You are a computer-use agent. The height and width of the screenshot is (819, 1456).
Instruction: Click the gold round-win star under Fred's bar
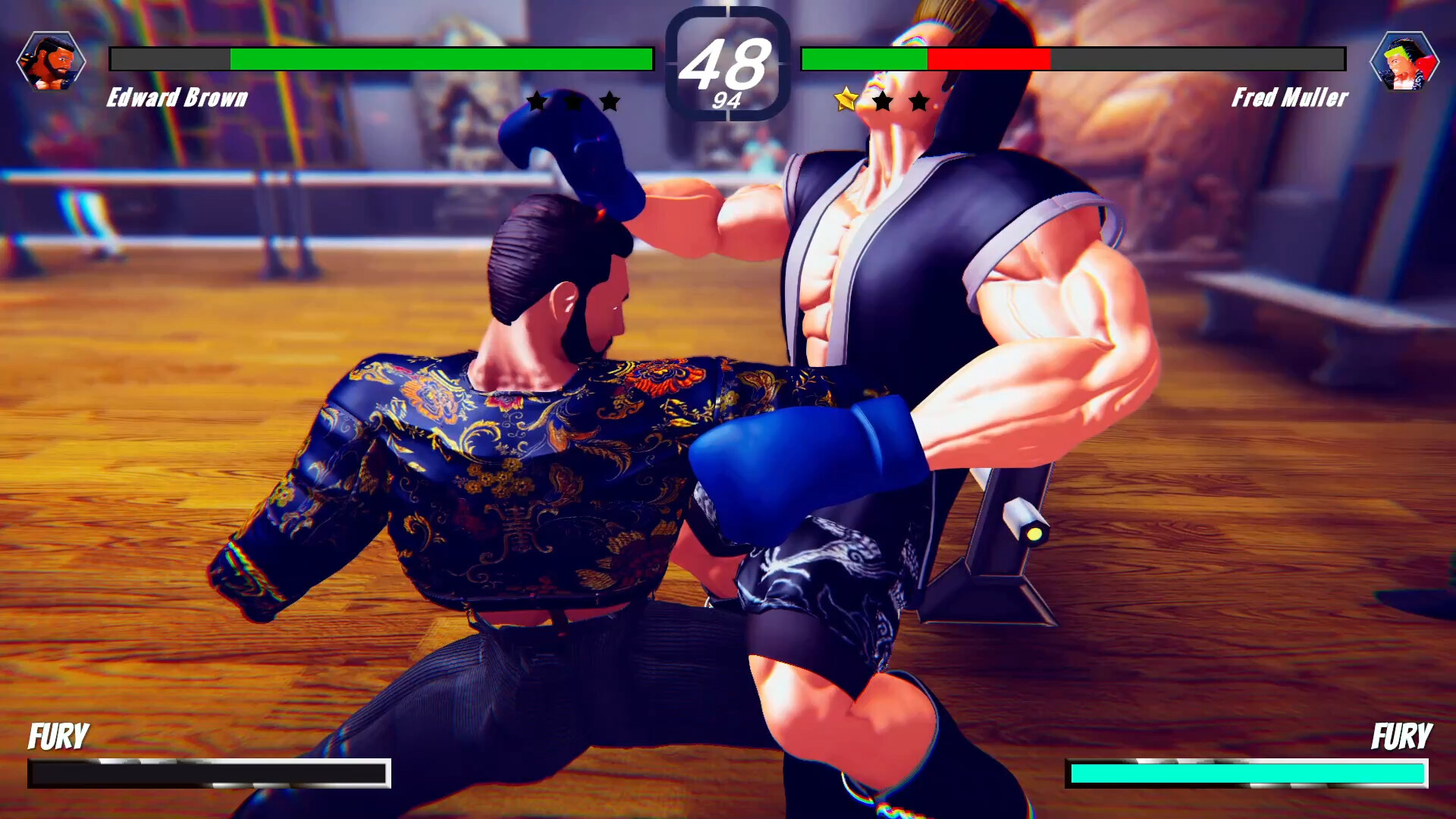point(847,99)
